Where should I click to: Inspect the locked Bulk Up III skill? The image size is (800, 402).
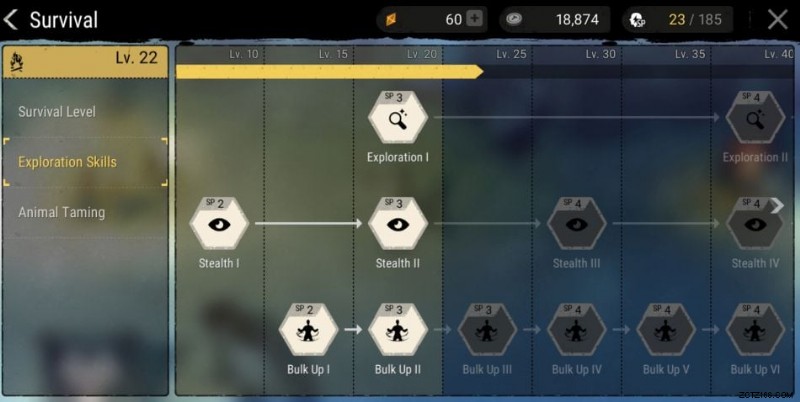coord(487,331)
